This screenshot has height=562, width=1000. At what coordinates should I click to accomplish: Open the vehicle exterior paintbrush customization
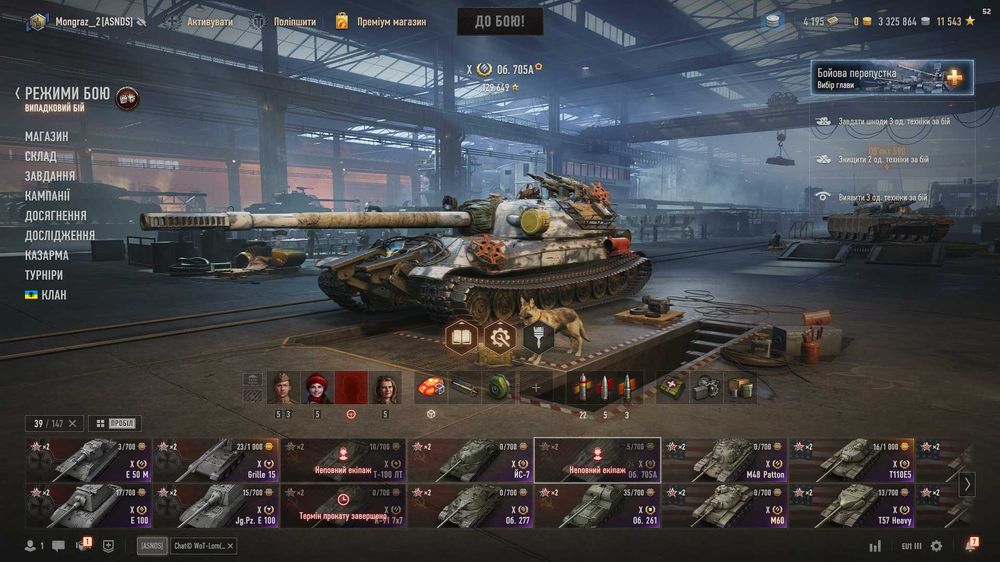click(x=537, y=338)
